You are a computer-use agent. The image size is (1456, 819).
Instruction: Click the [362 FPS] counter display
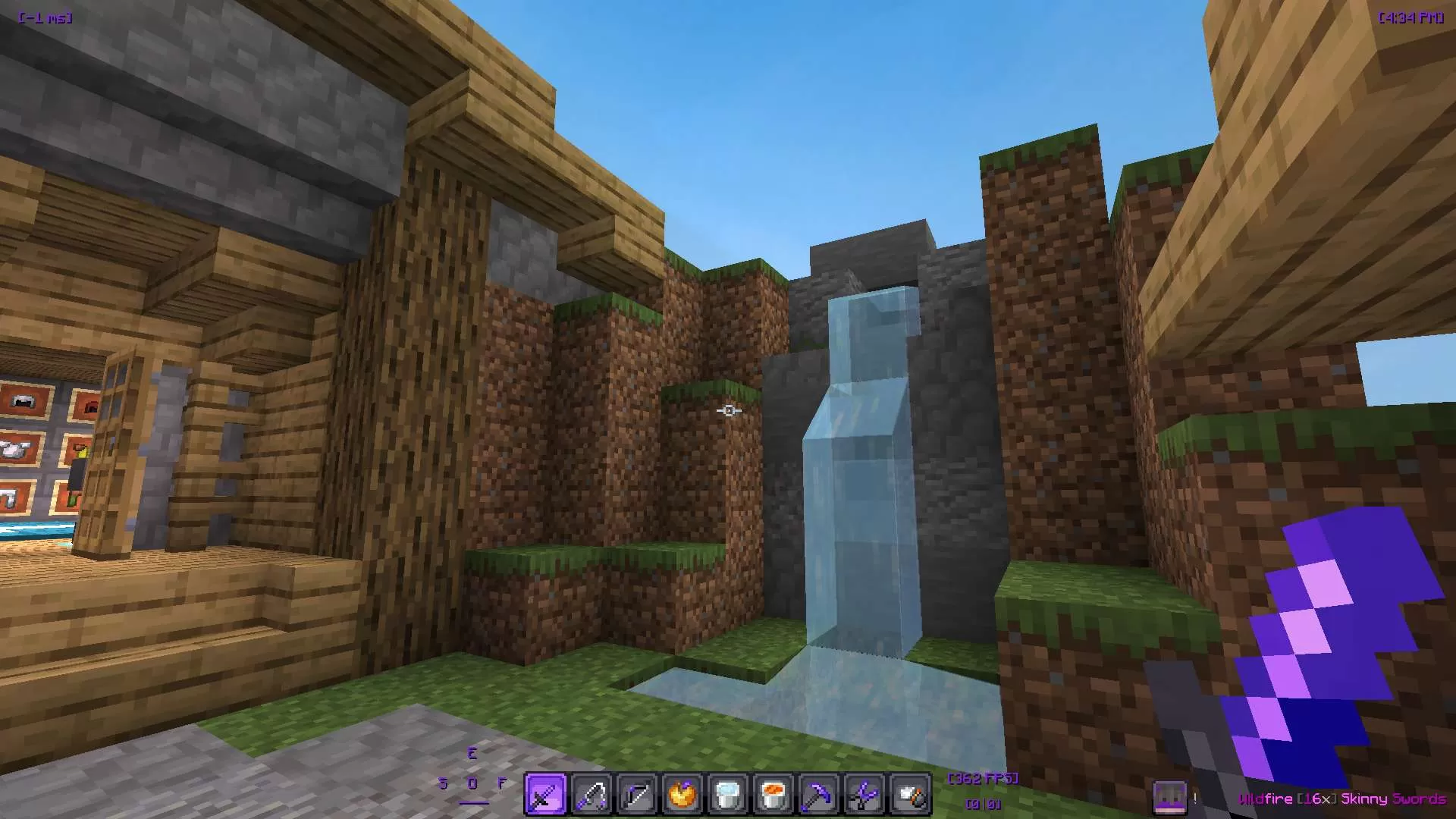click(984, 778)
